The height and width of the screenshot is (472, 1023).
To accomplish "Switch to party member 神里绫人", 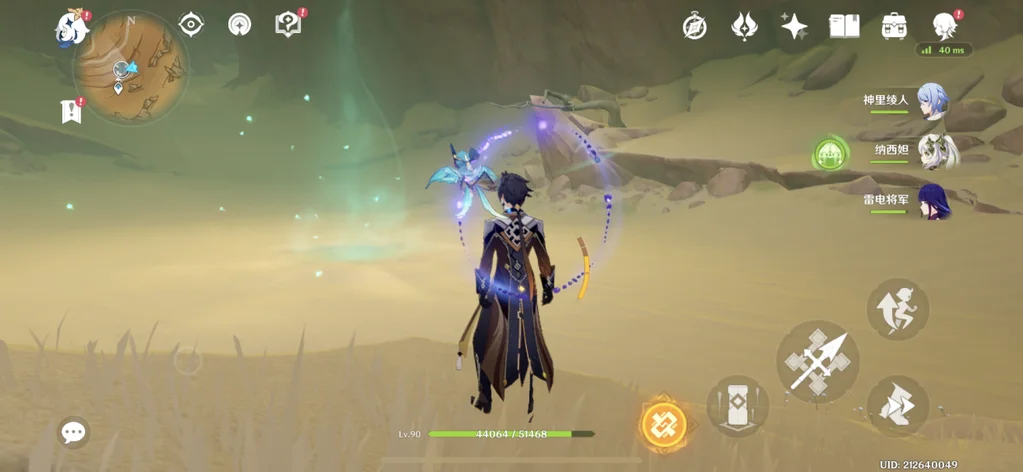I will click(x=931, y=101).
